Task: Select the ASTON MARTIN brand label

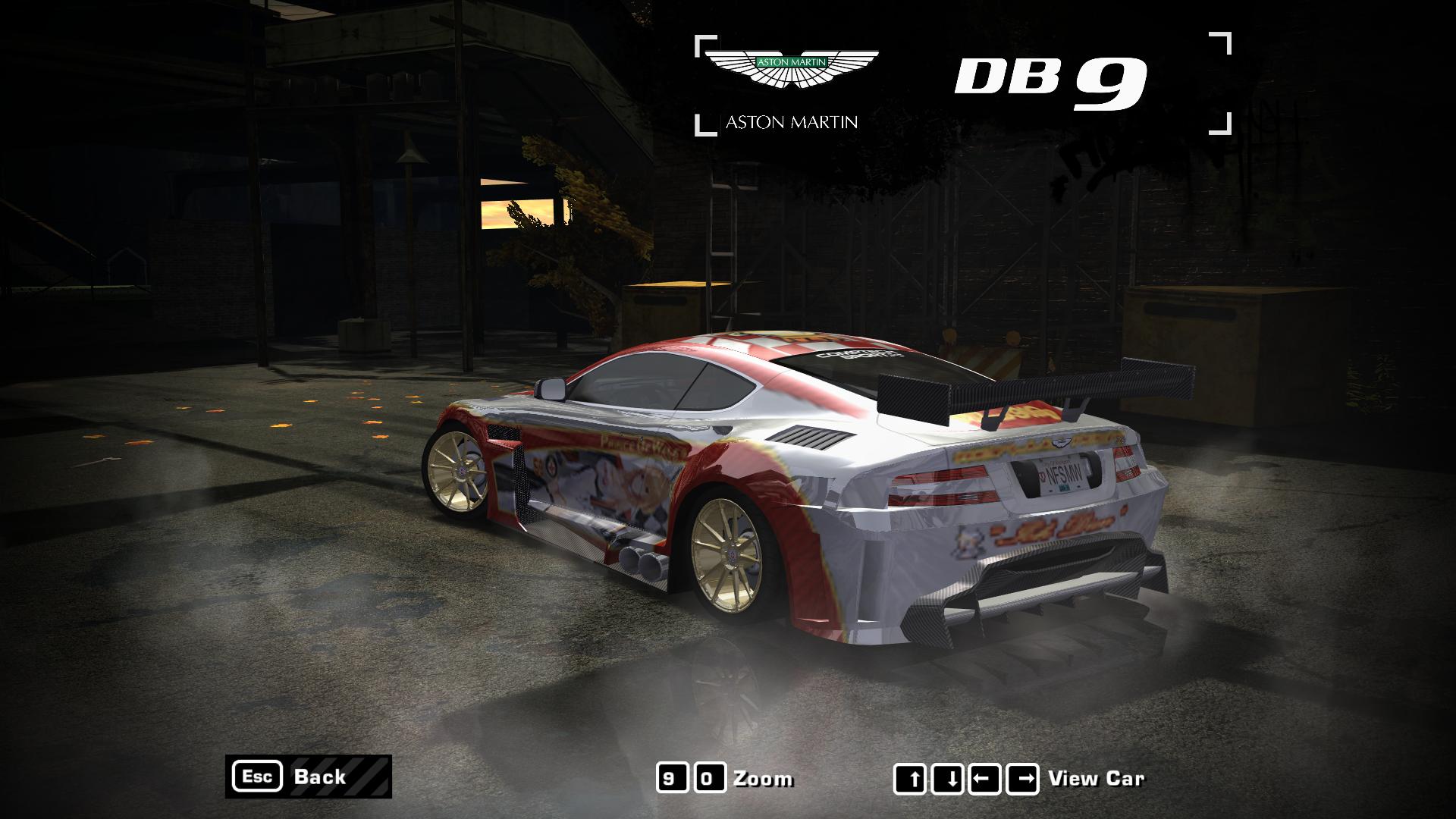Action: pyautogui.click(x=792, y=120)
